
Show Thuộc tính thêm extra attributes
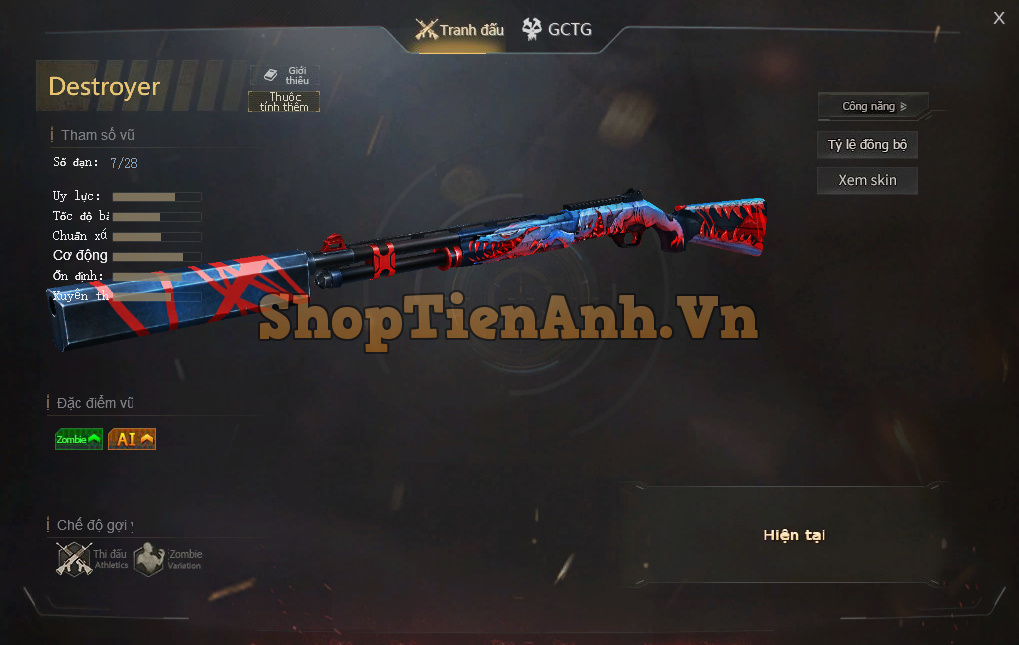click(x=284, y=102)
